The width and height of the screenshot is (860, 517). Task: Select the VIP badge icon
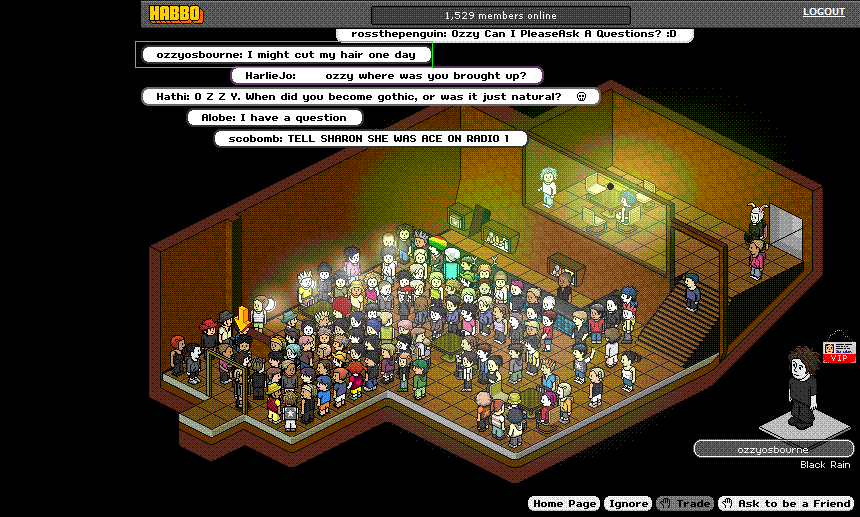tap(838, 351)
